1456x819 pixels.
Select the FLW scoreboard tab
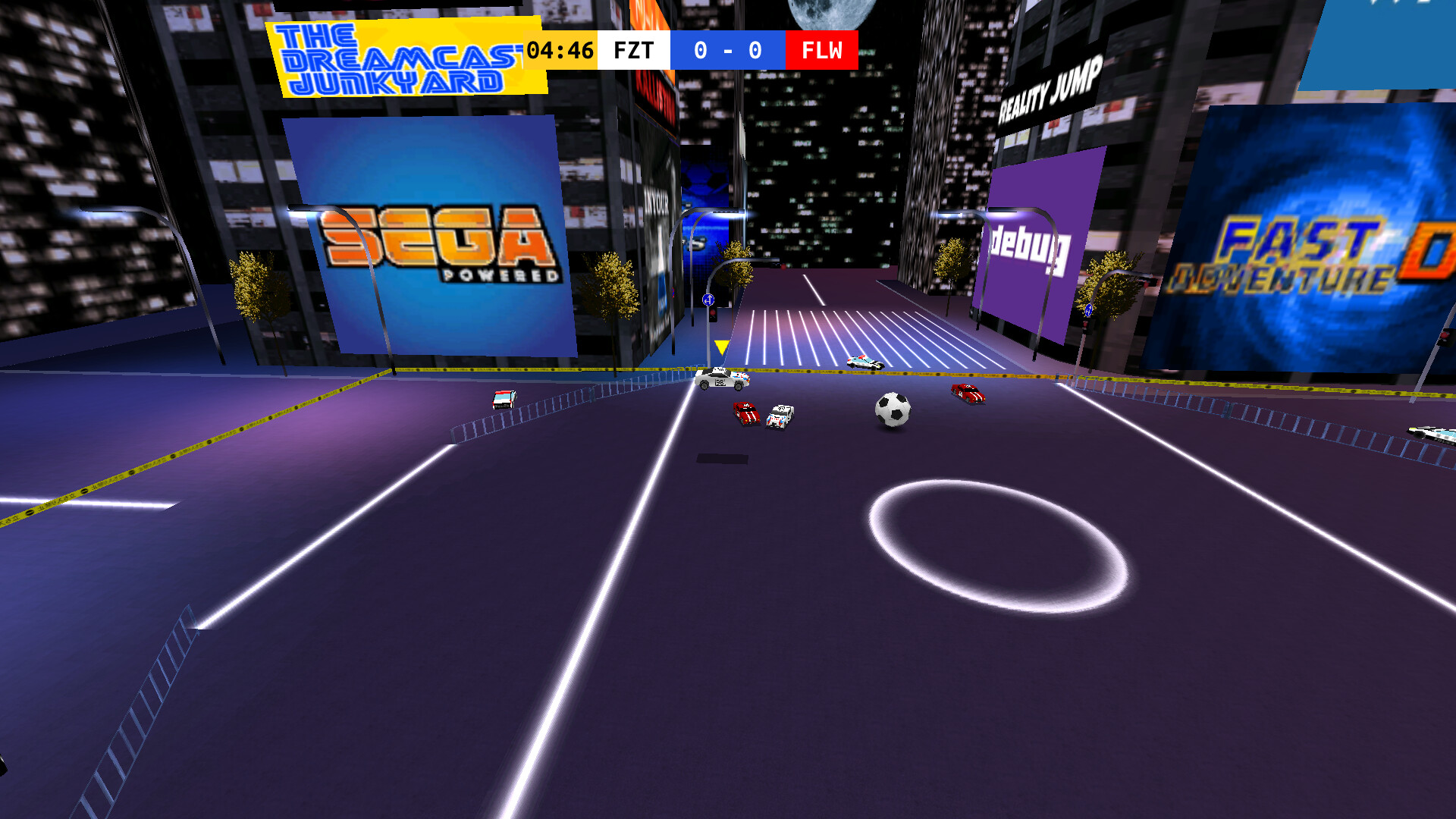point(822,50)
